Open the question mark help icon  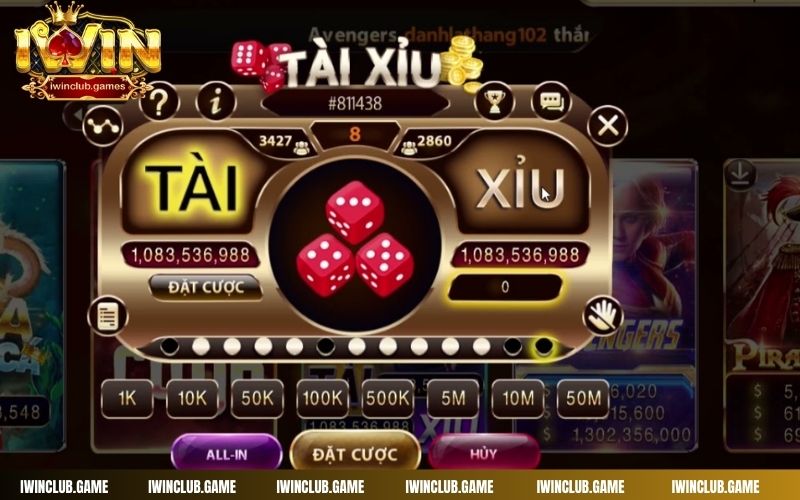159,102
